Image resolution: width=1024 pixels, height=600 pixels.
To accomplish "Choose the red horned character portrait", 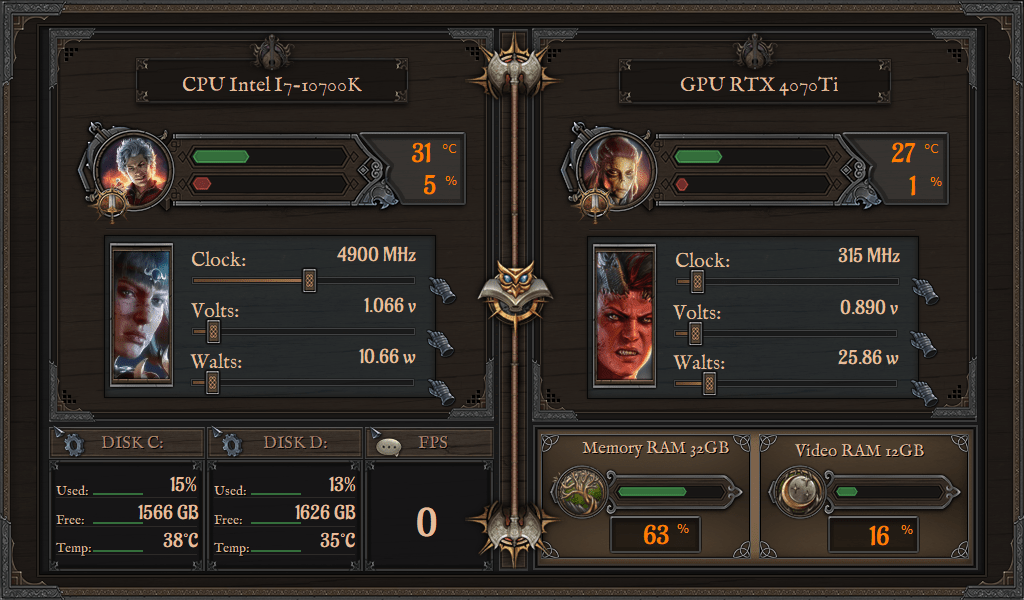I will 625,314.
